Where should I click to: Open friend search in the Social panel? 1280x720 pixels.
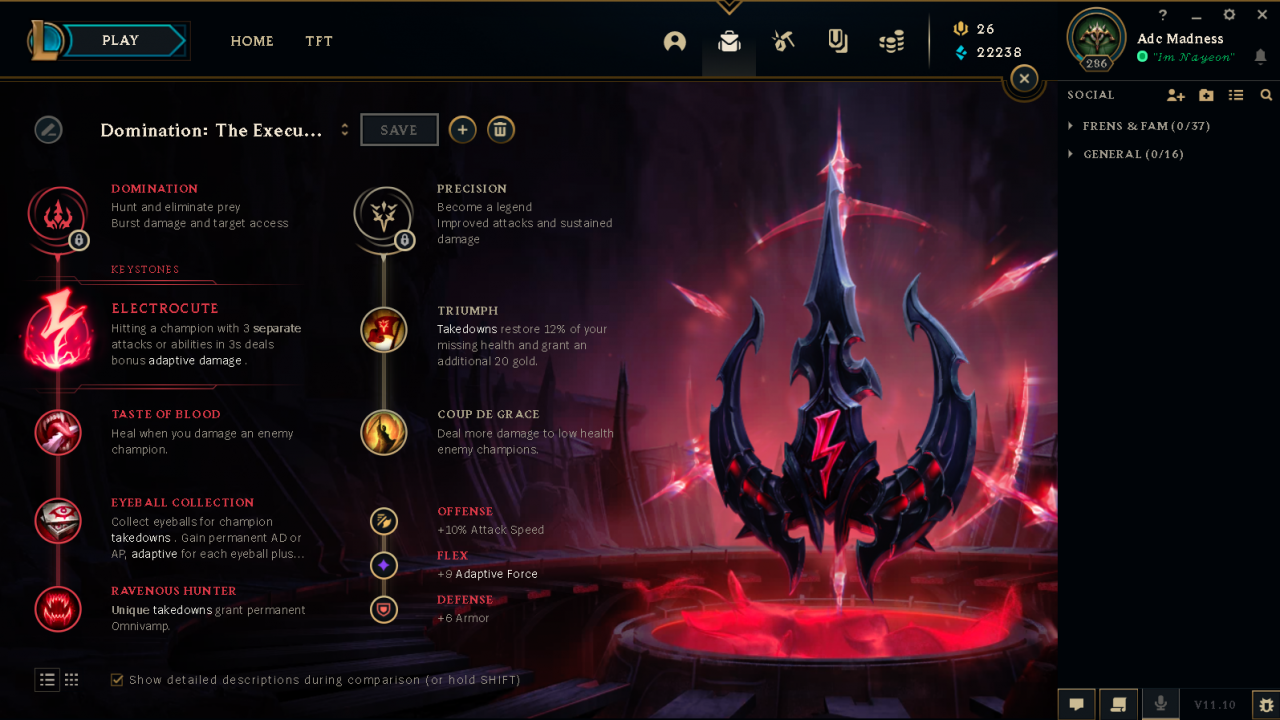(1267, 94)
